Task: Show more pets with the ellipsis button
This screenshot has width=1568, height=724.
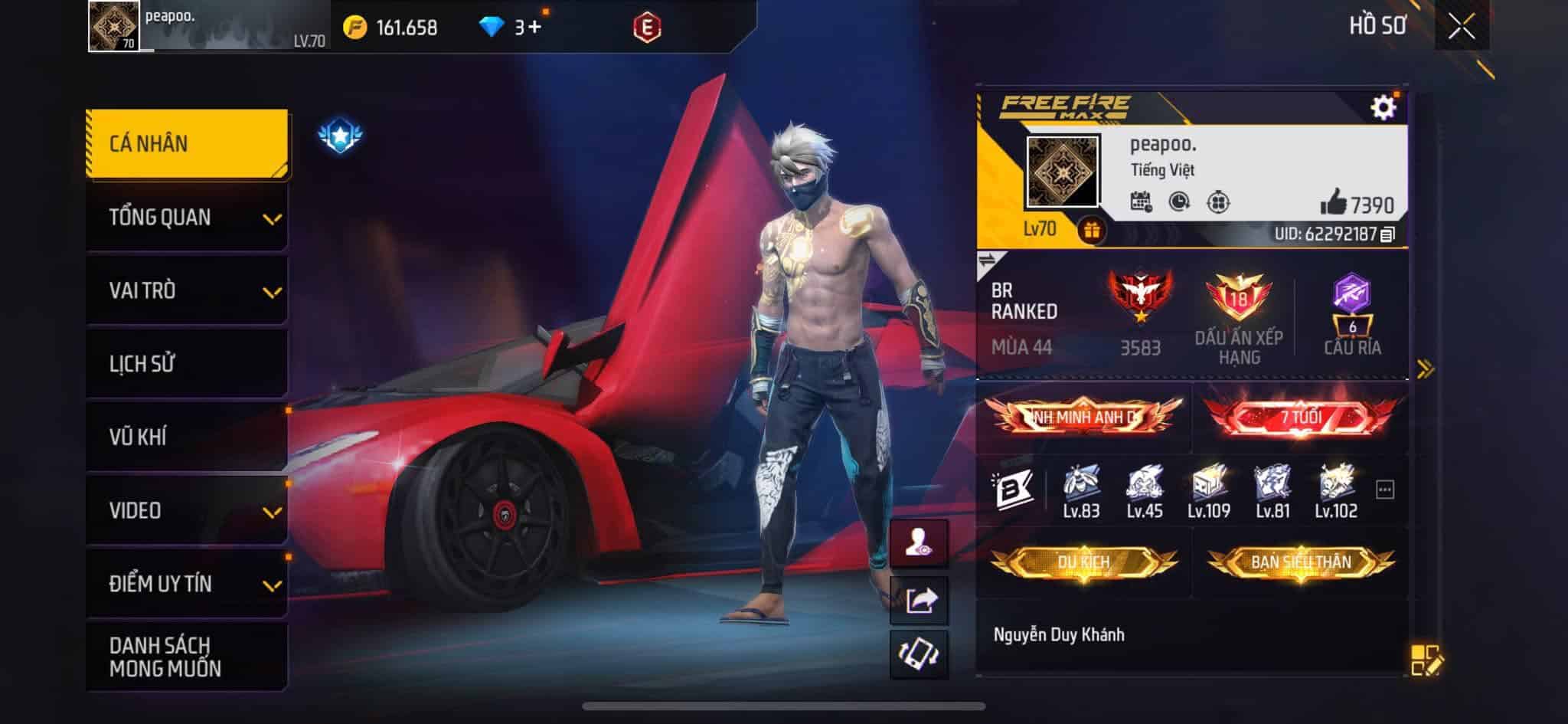Action: pyautogui.click(x=1384, y=490)
